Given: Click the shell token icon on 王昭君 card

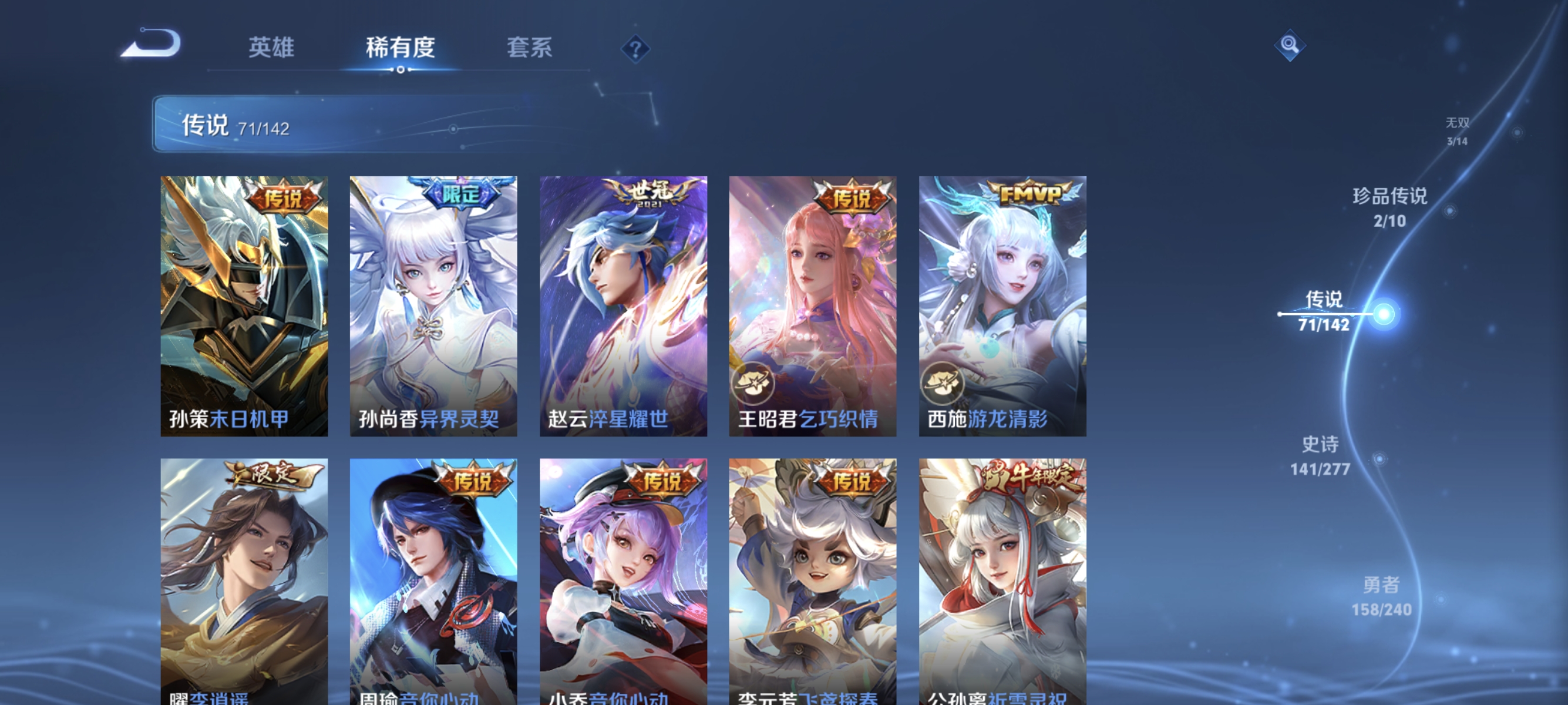Looking at the screenshot, I should tap(753, 383).
